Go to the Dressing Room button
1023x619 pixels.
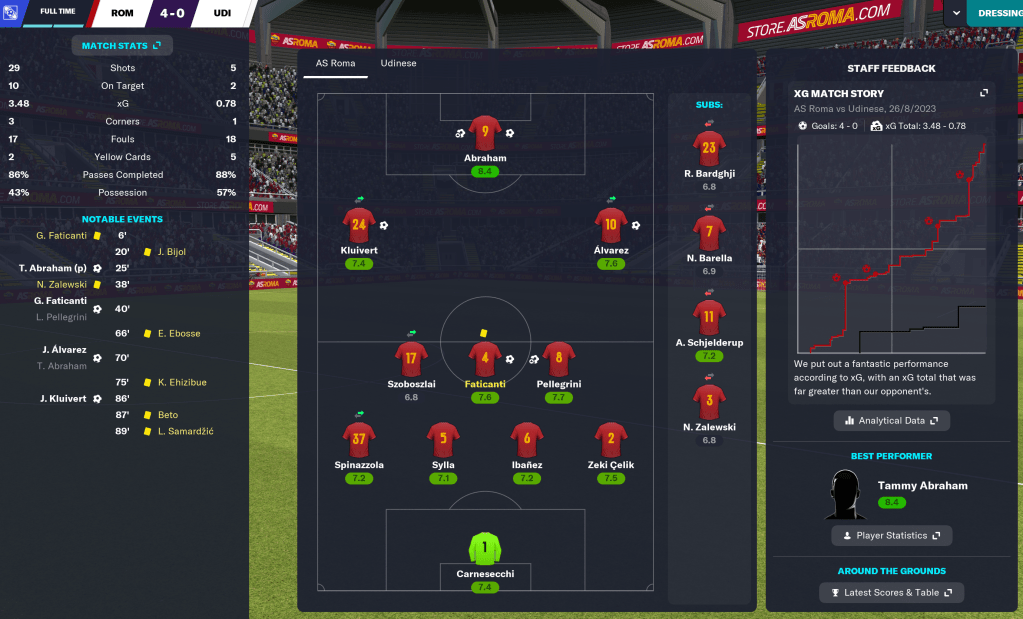coord(996,13)
